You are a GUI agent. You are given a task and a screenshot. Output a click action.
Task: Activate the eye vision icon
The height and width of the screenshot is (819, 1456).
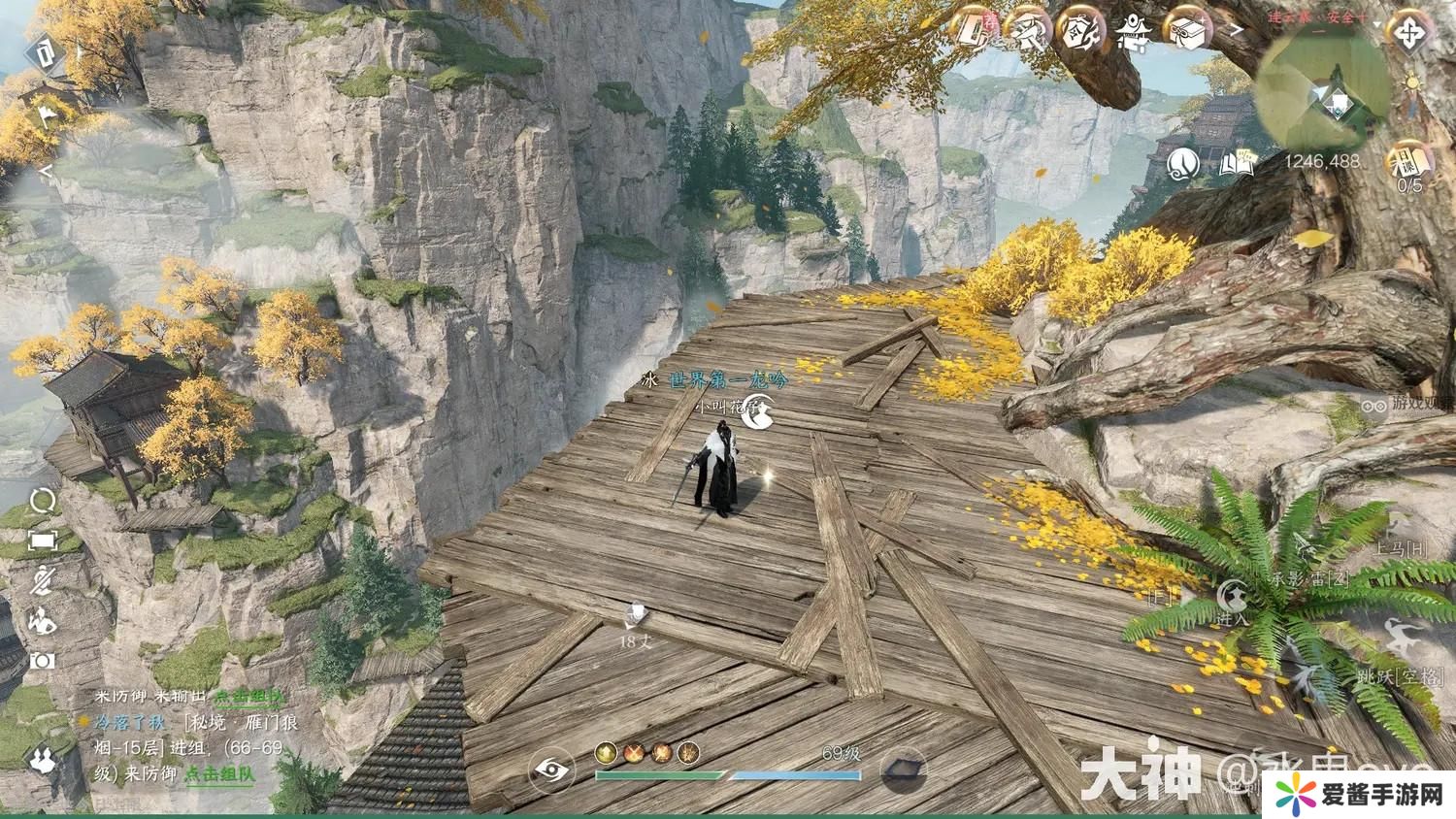click(551, 770)
